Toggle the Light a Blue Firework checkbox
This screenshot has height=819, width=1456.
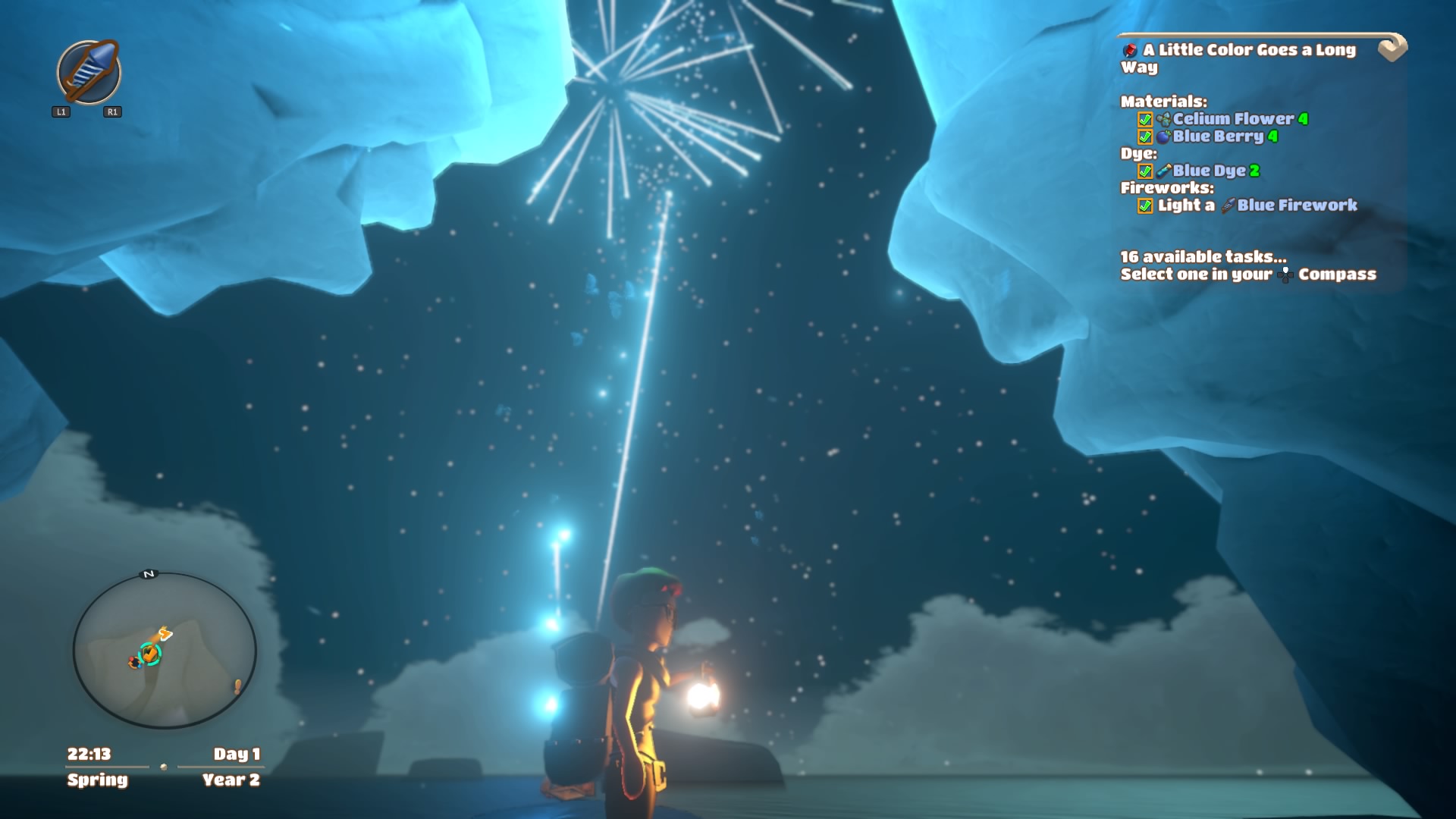(x=1145, y=206)
